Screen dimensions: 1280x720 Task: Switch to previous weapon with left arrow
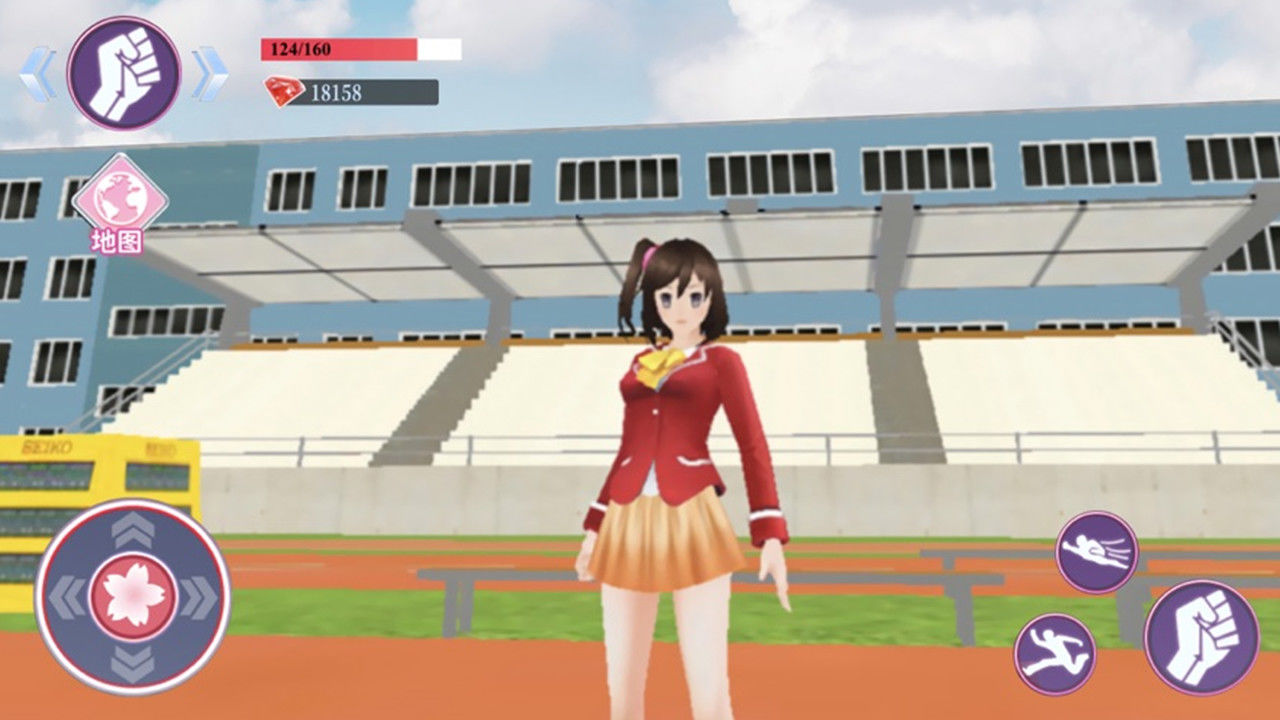tap(38, 74)
